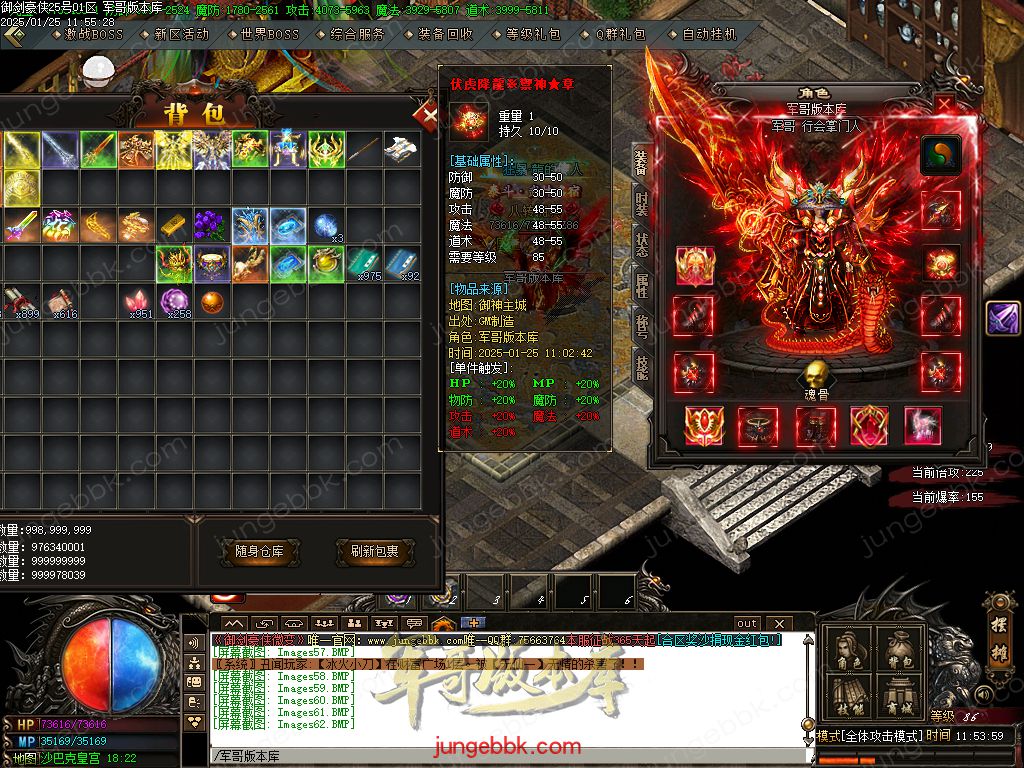Open 随身仓库 portable storage
Image resolution: width=1024 pixels, height=768 pixels.
pos(260,551)
